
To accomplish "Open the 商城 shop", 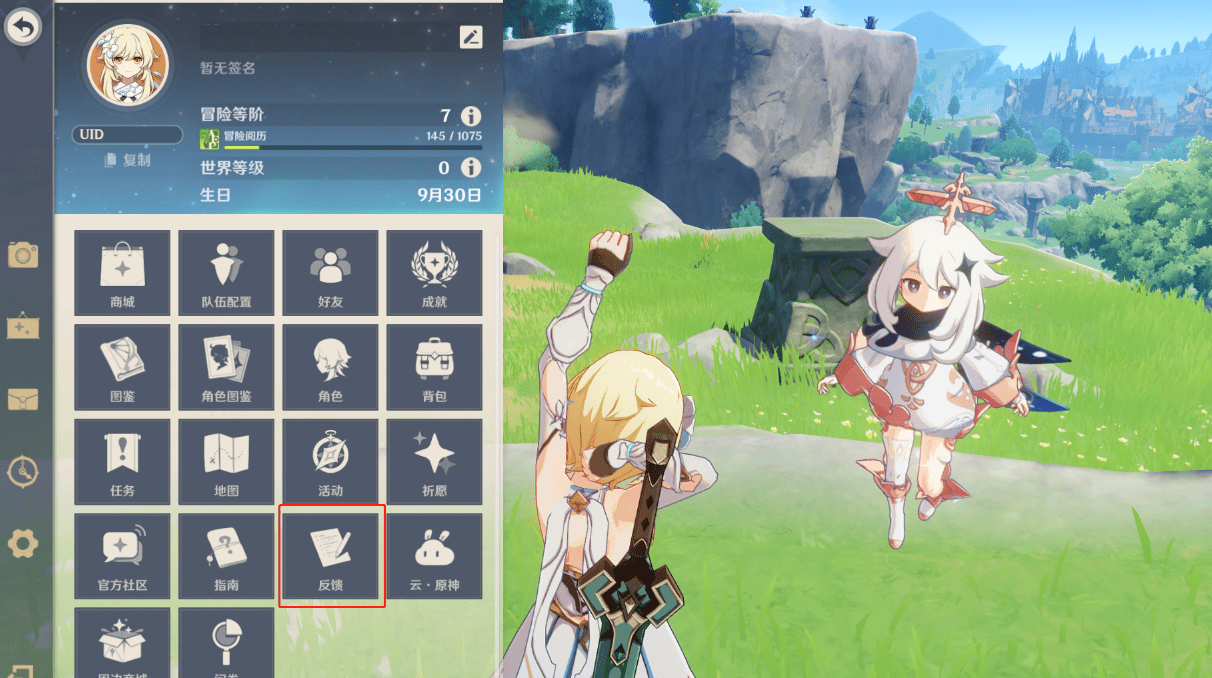I will (x=123, y=273).
